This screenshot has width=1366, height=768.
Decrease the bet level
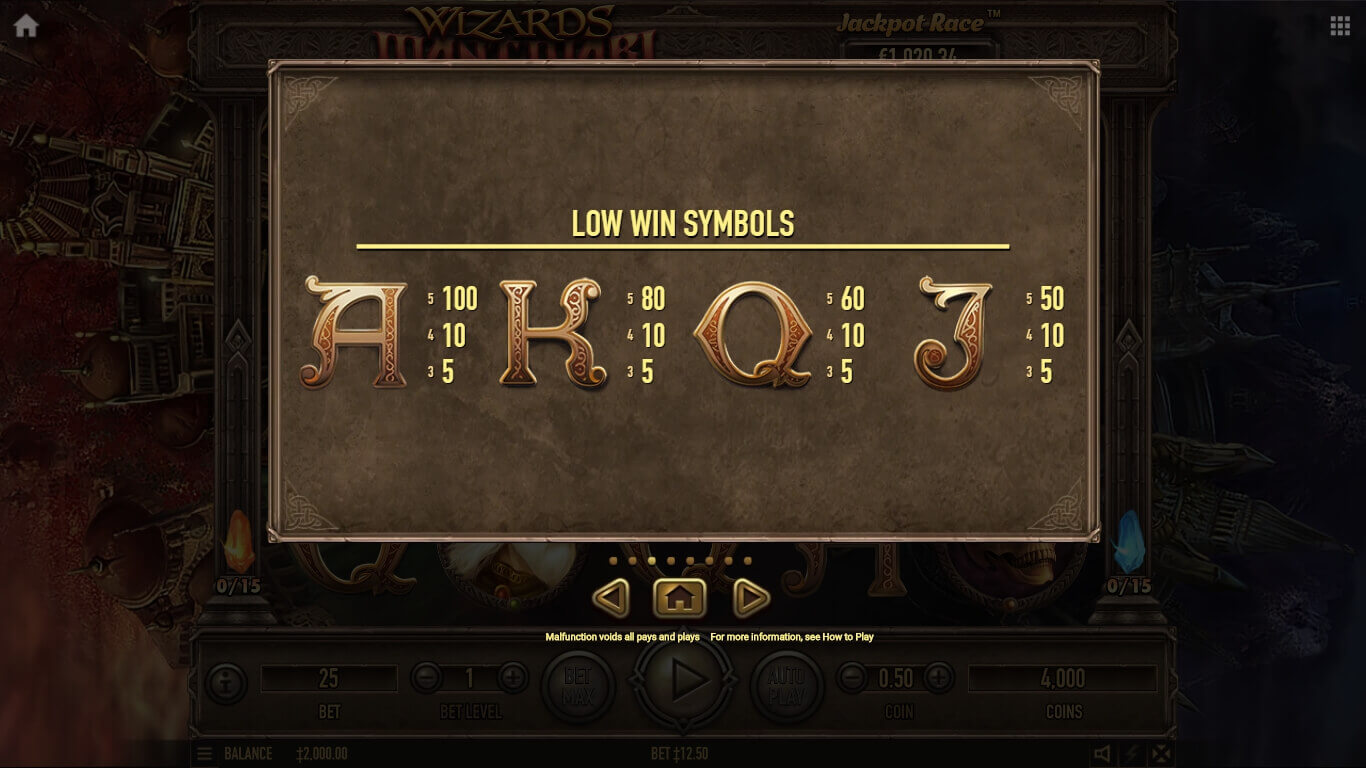[x=426, y=678]
